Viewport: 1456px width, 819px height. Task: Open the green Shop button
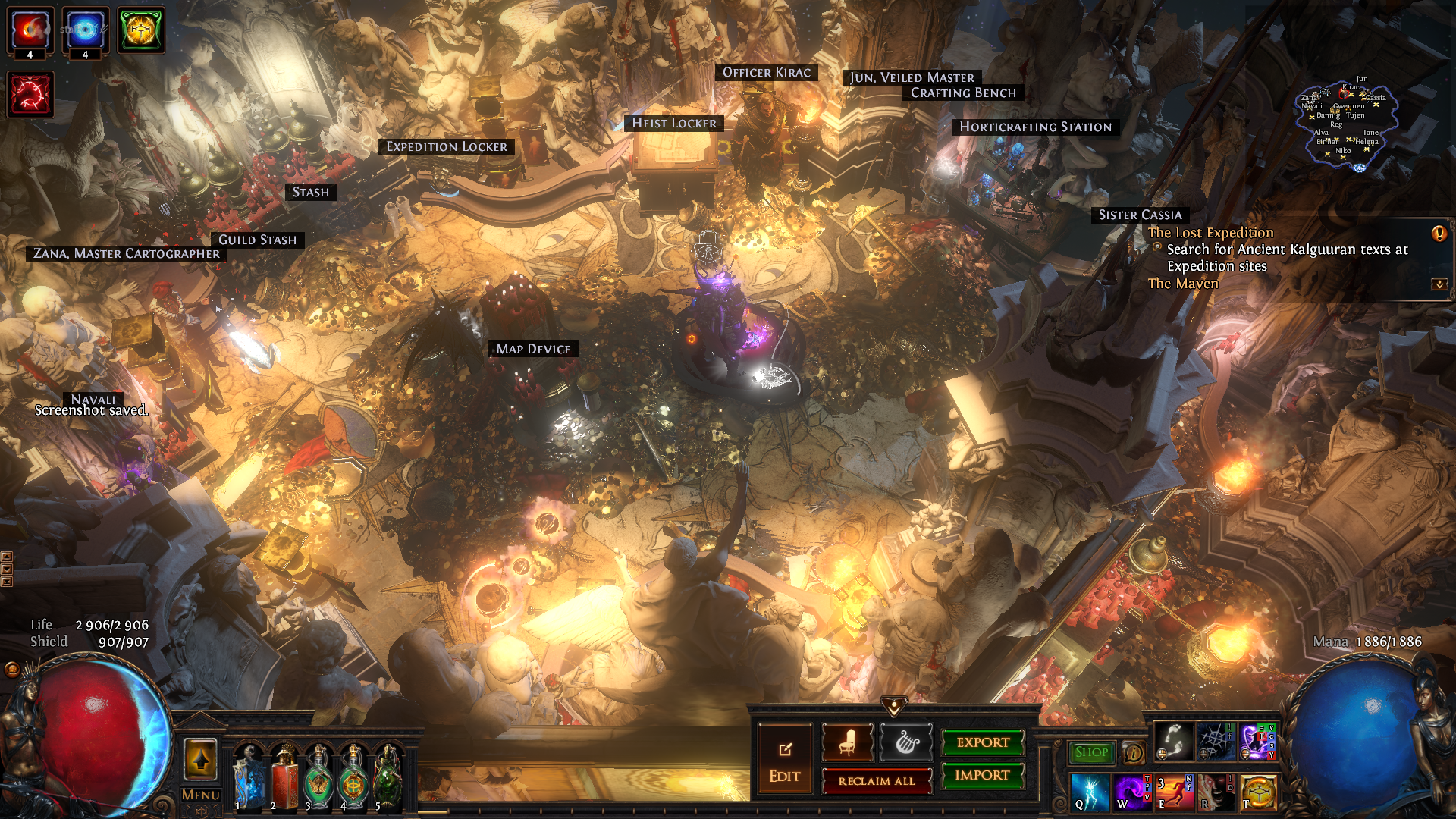1091,752
